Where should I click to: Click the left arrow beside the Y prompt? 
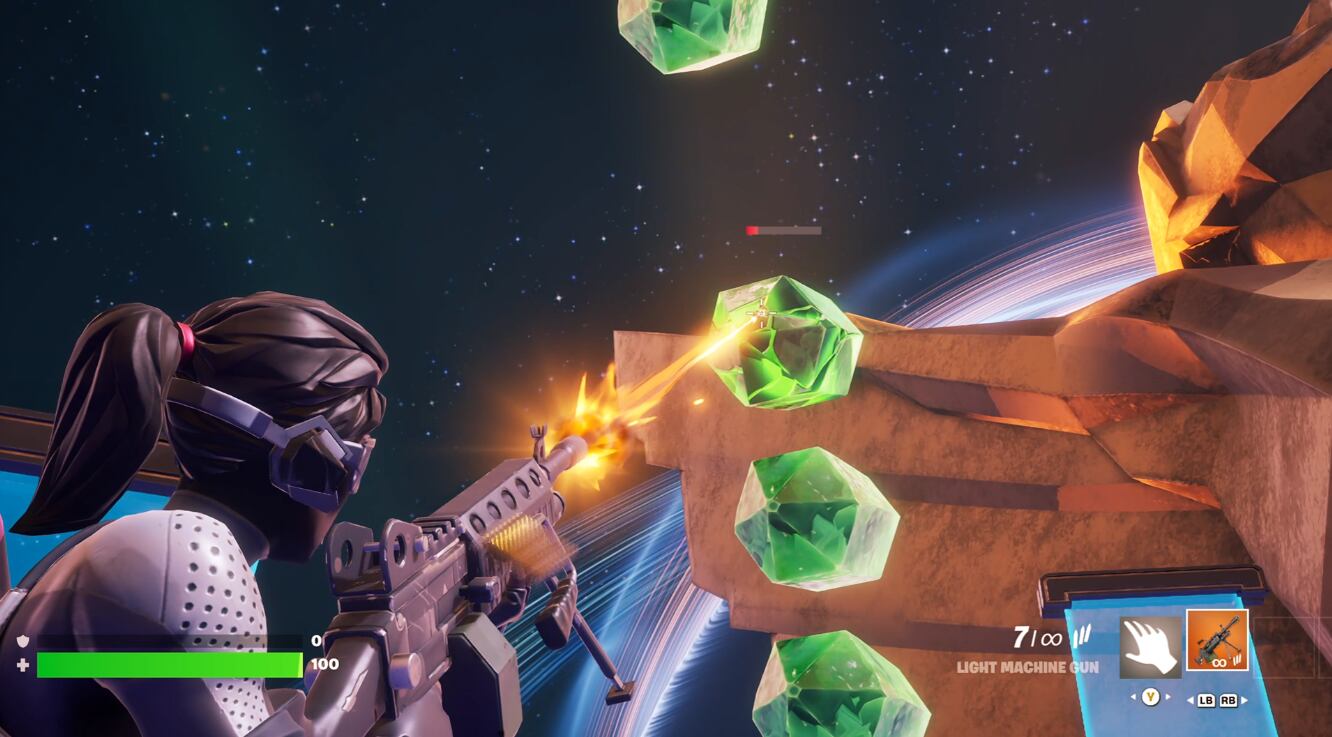(x=1135, y=697)
